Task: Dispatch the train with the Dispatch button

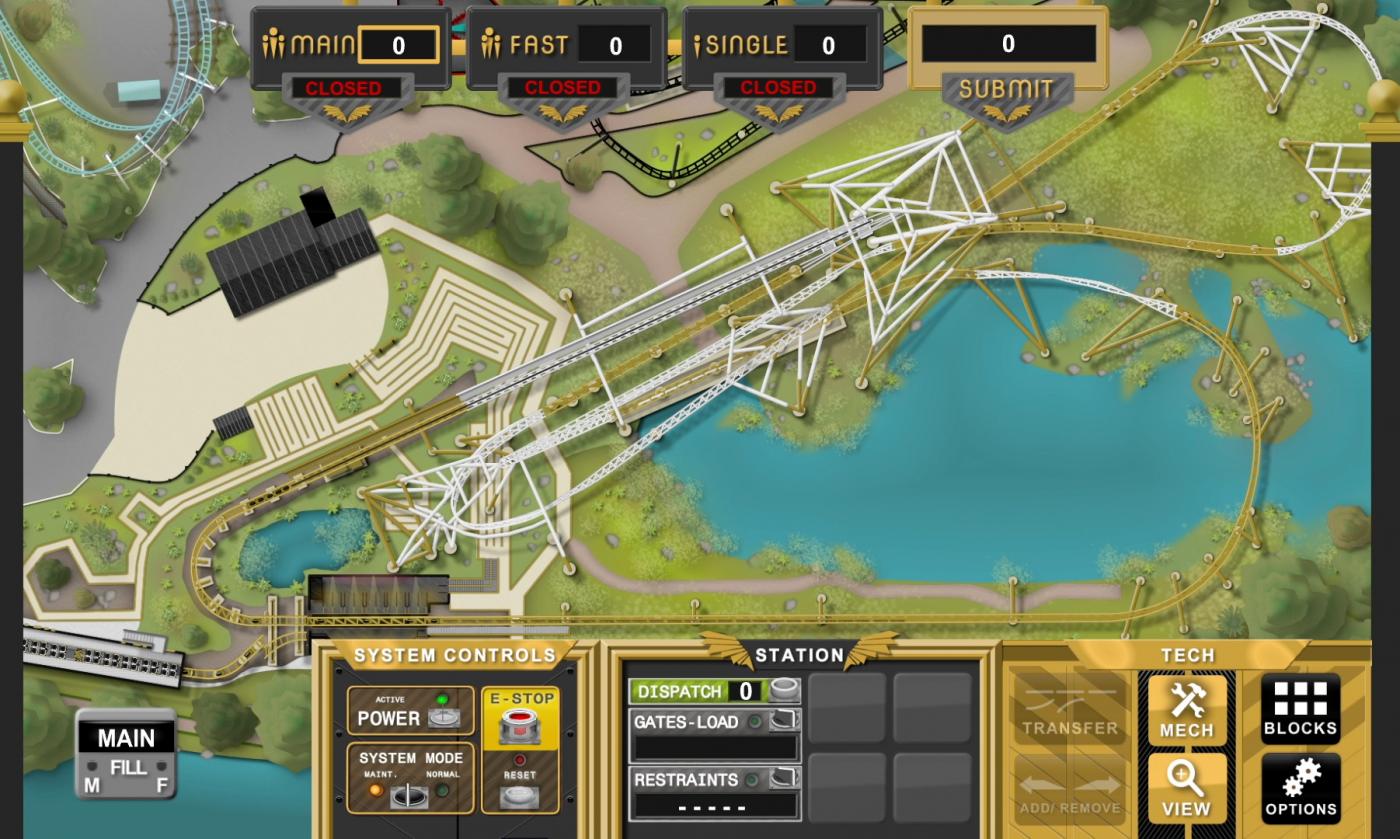Action: point(783,691)
